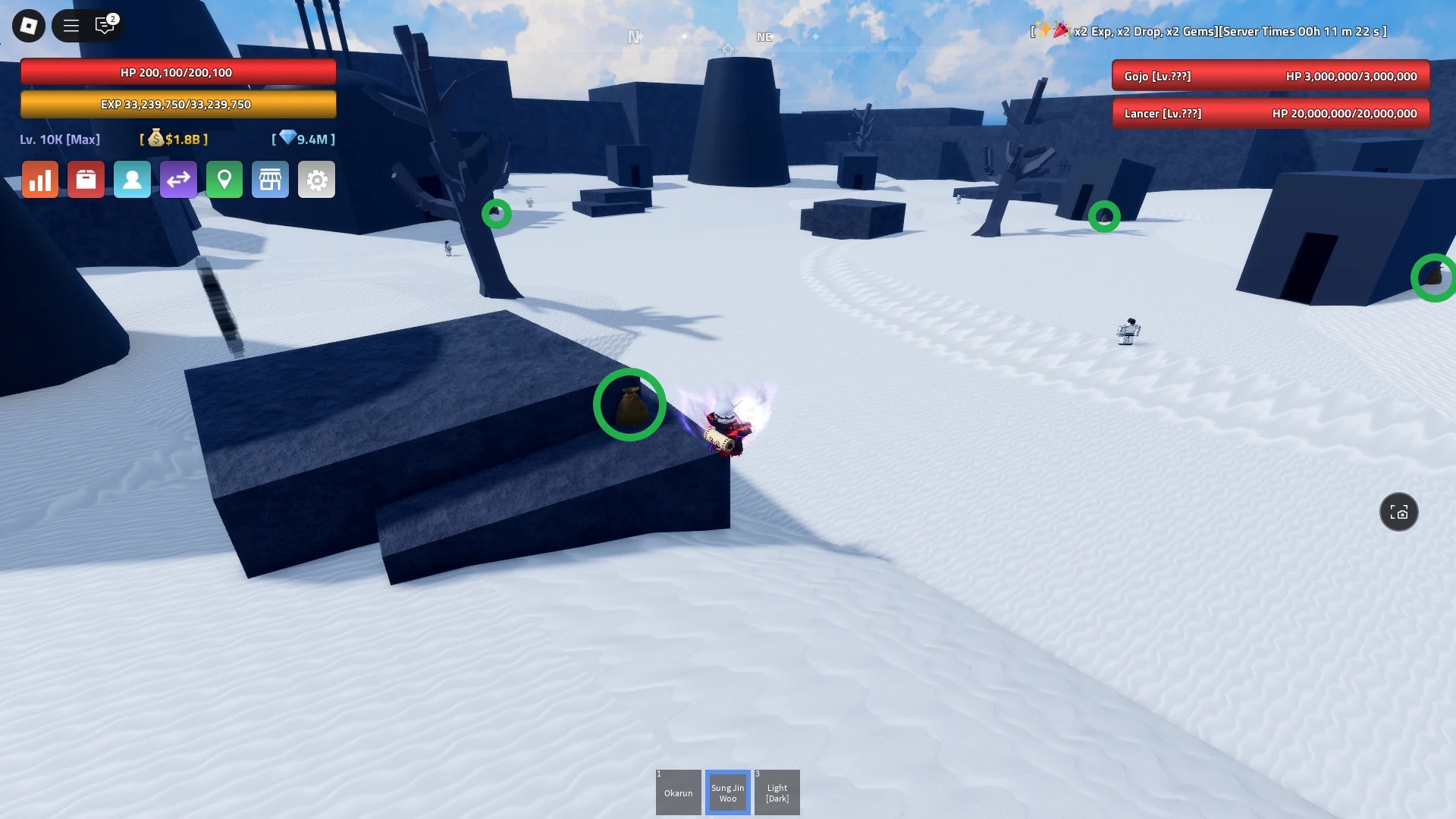Open the hamburger menu
Image resolution: width=1456 pixels, height=819 pixels.
(70, 25)
